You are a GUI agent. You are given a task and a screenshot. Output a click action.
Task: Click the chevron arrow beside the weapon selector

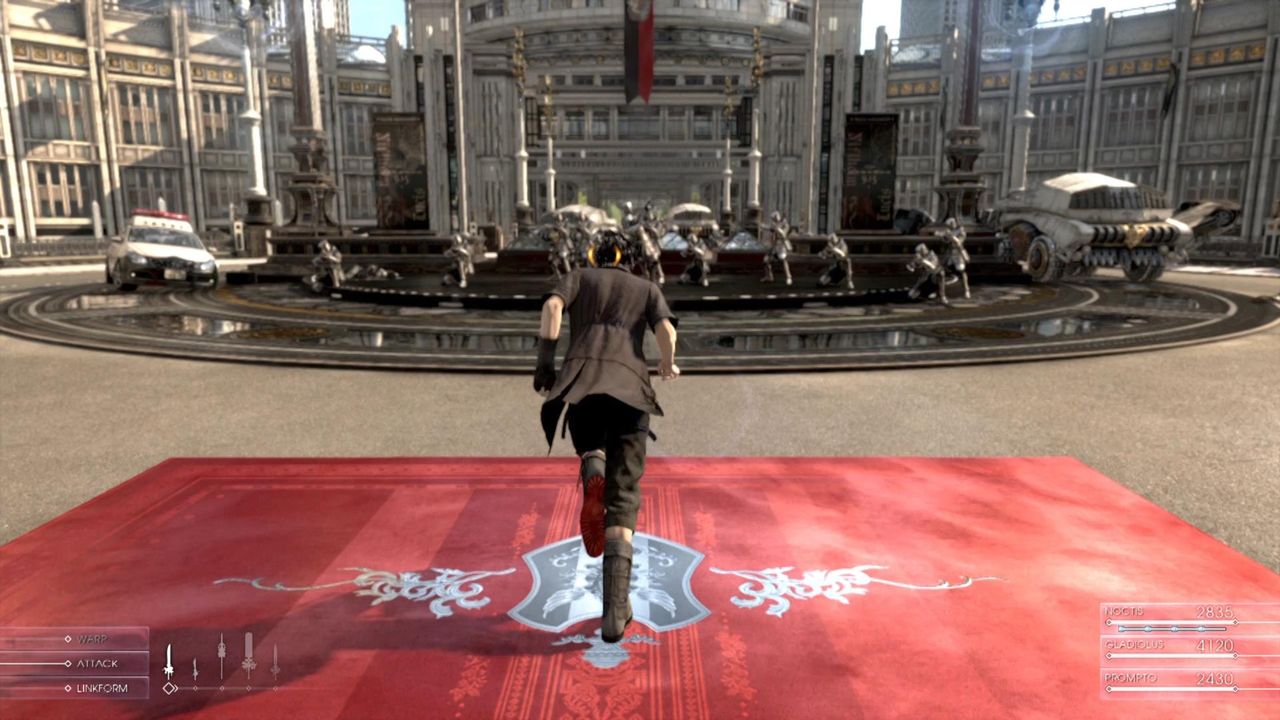click(176, 687)
